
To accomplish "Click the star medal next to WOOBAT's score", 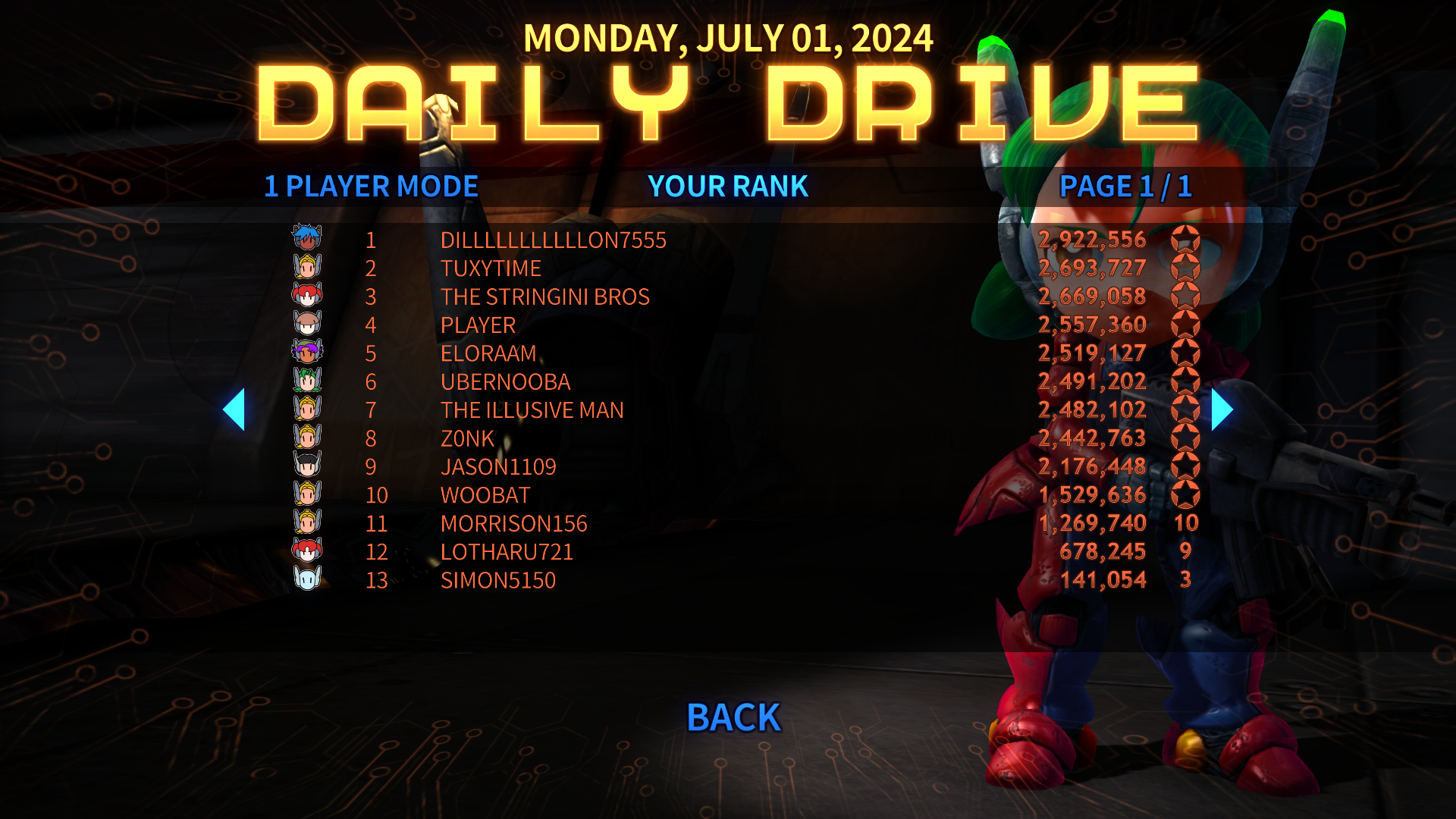I will point(1187,495).
